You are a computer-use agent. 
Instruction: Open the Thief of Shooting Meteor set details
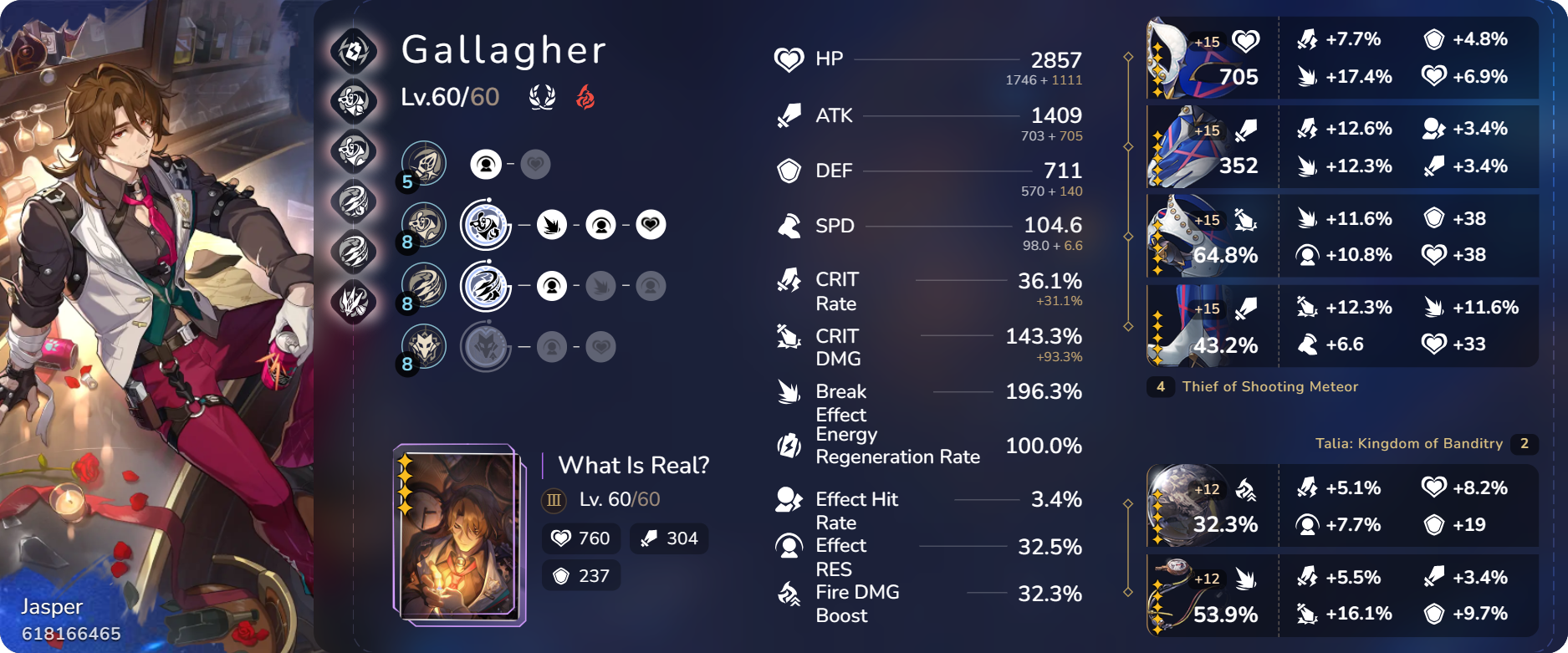click(x=1271, y=386)
